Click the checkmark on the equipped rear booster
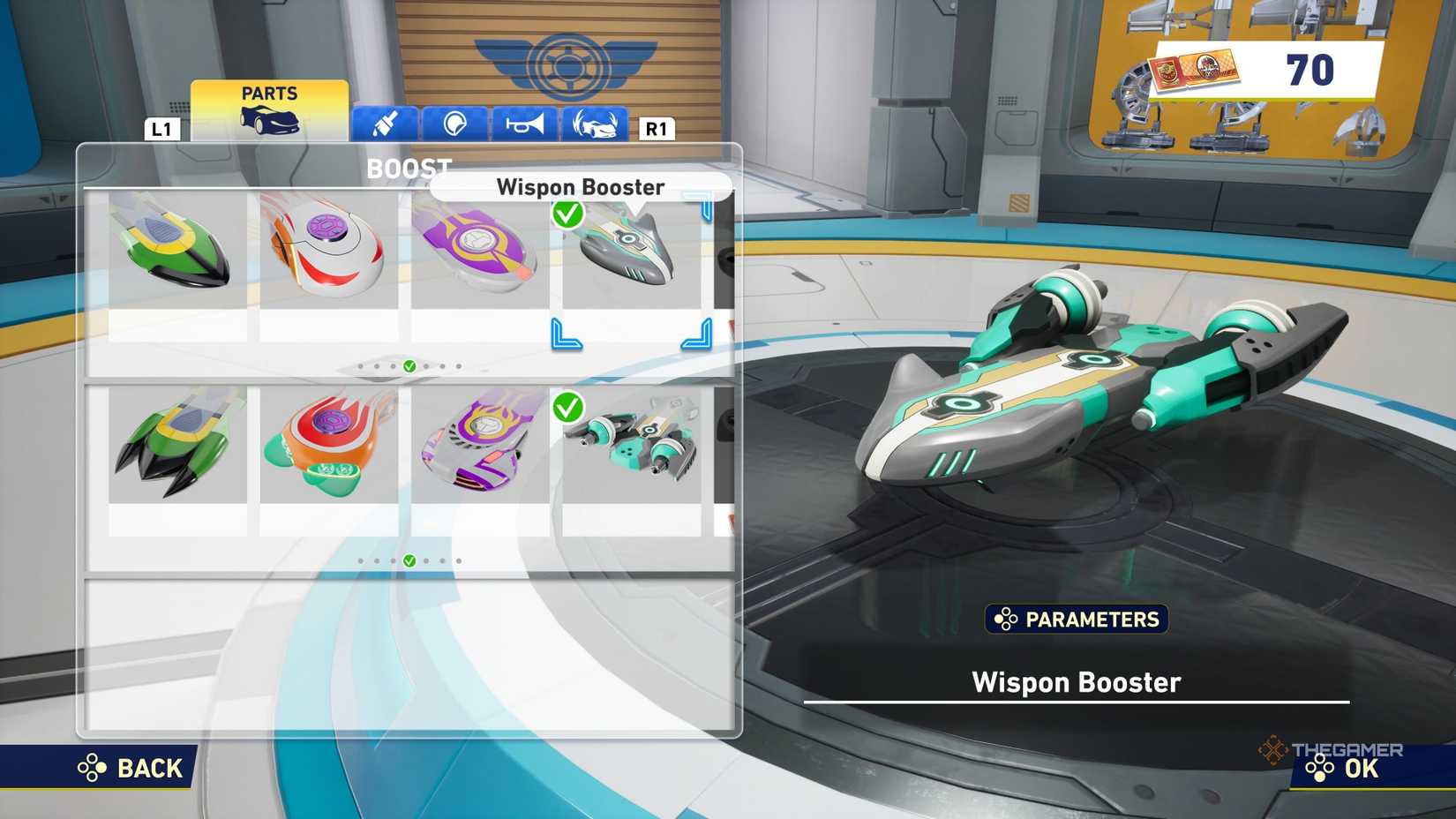The width and height of the screenshot is (1456, 819). point(569,409)
